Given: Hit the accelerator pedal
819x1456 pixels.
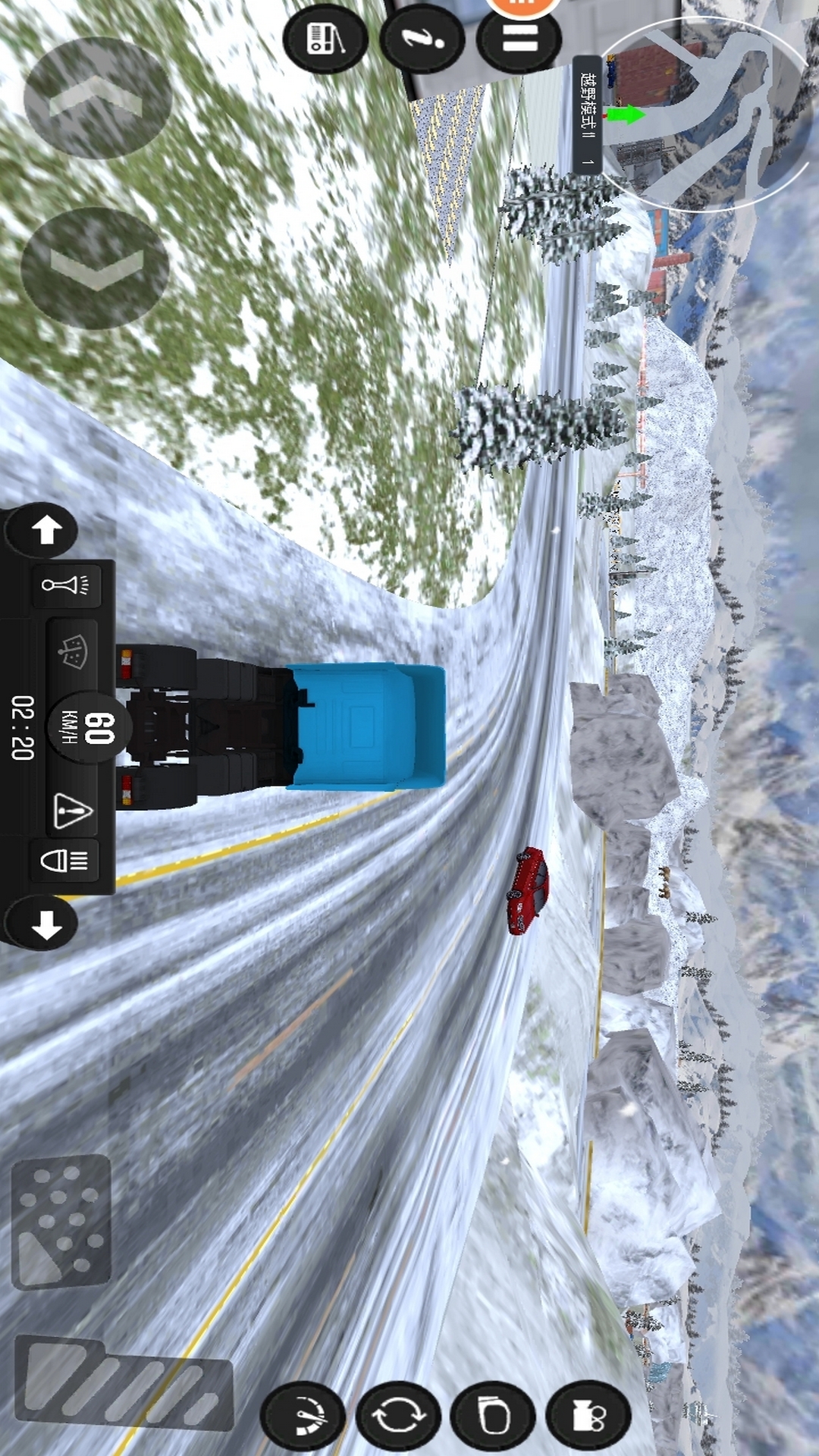Looking at the screenshot, I should (x=125, y=1379).
